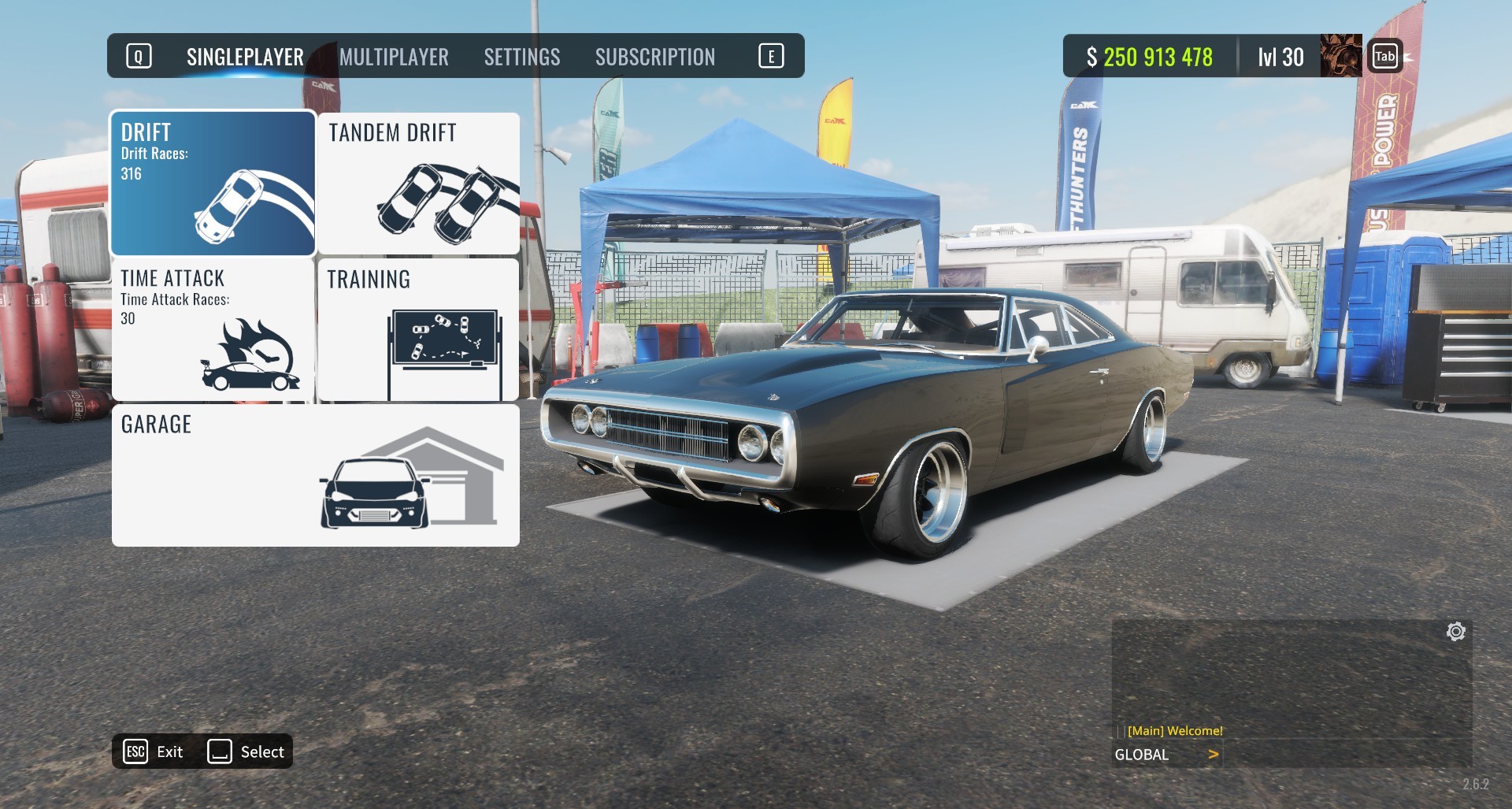1512x809 pixels.
Task: Open the SUBSCRIPTION tab
Action: [656, 57]
